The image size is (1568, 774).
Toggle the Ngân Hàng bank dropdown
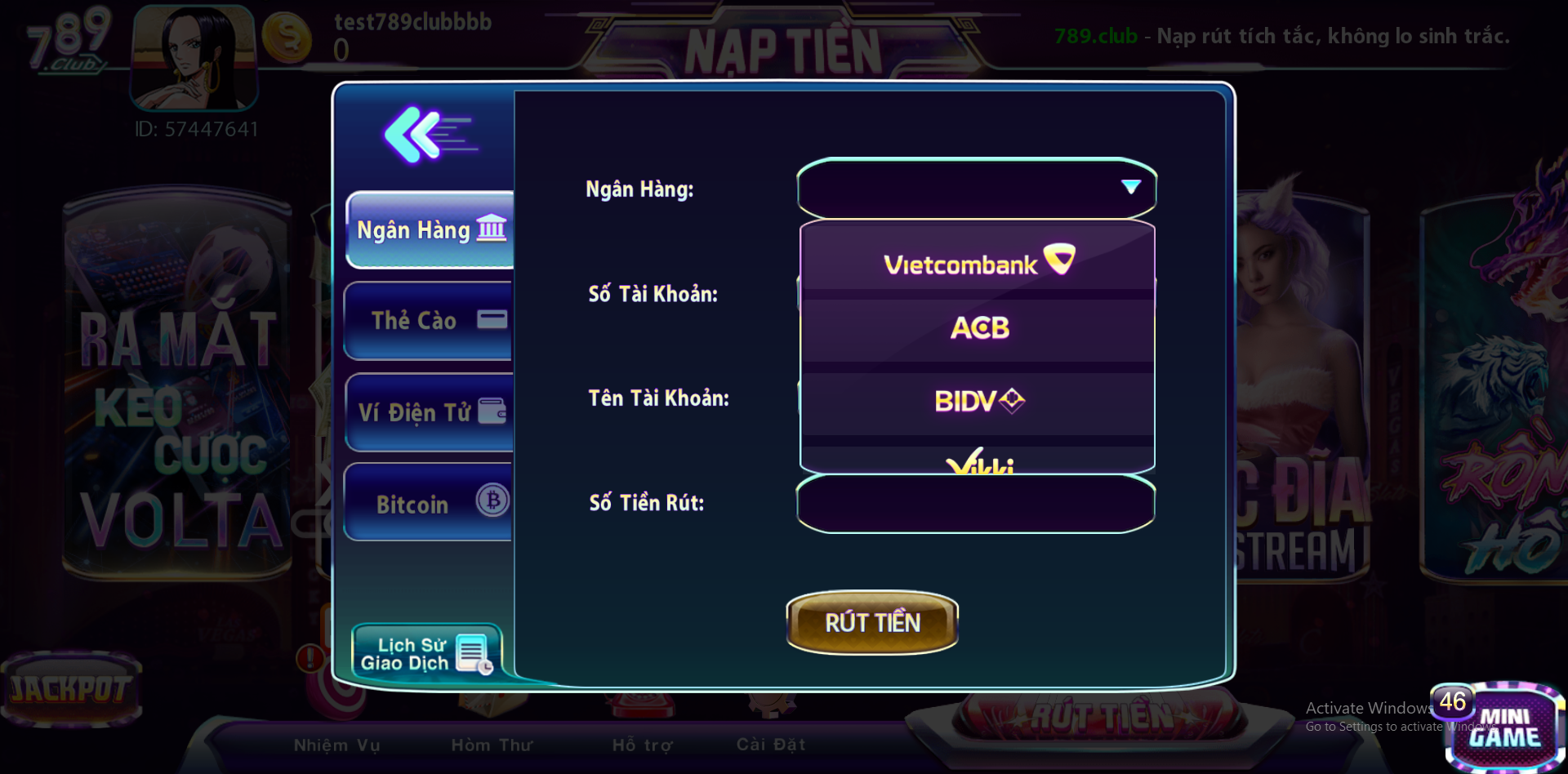click(977, 189)
